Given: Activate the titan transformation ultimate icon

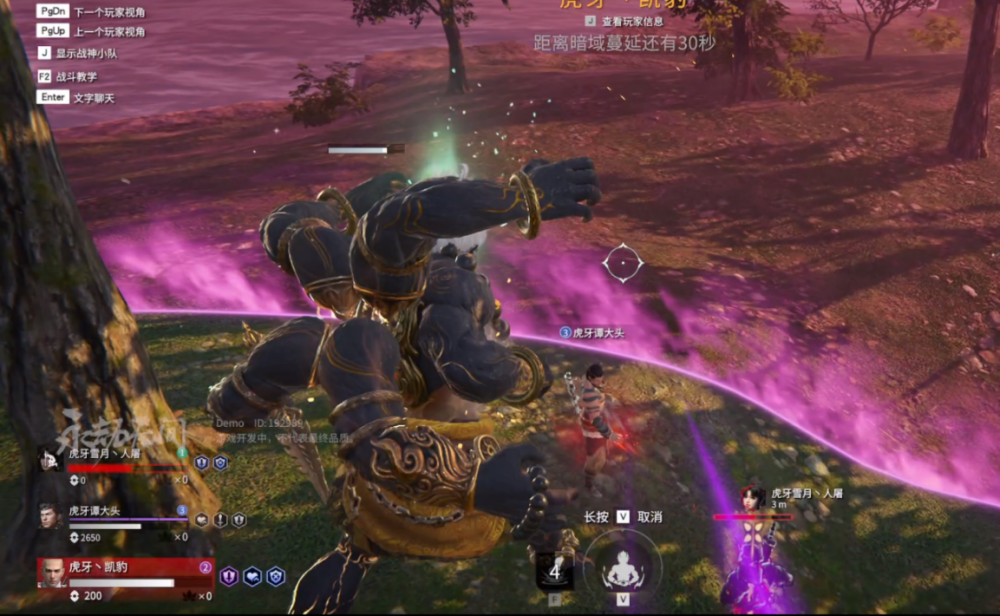Looking at the screenshot, I should tap(622, 567).
